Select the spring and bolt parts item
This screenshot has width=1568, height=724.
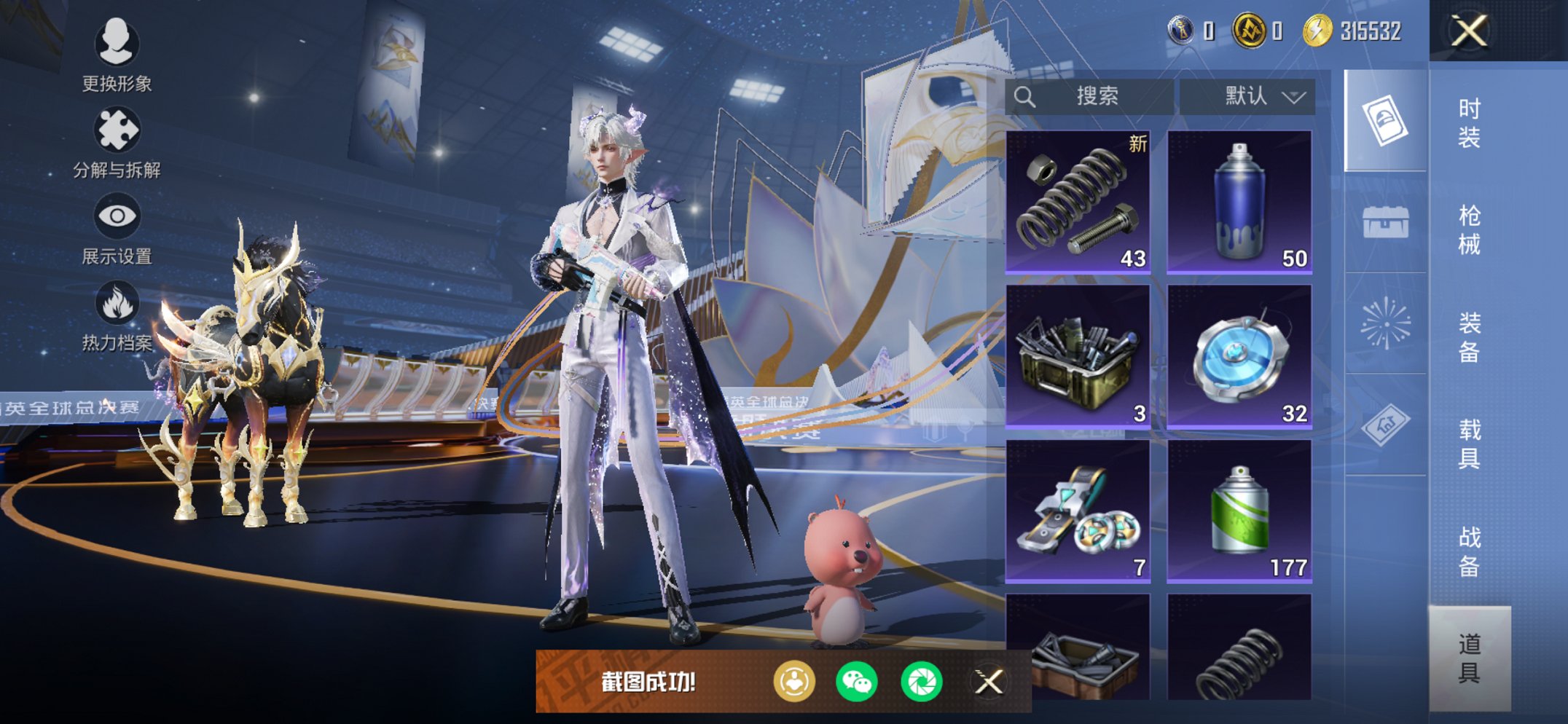click(1078, 202)
